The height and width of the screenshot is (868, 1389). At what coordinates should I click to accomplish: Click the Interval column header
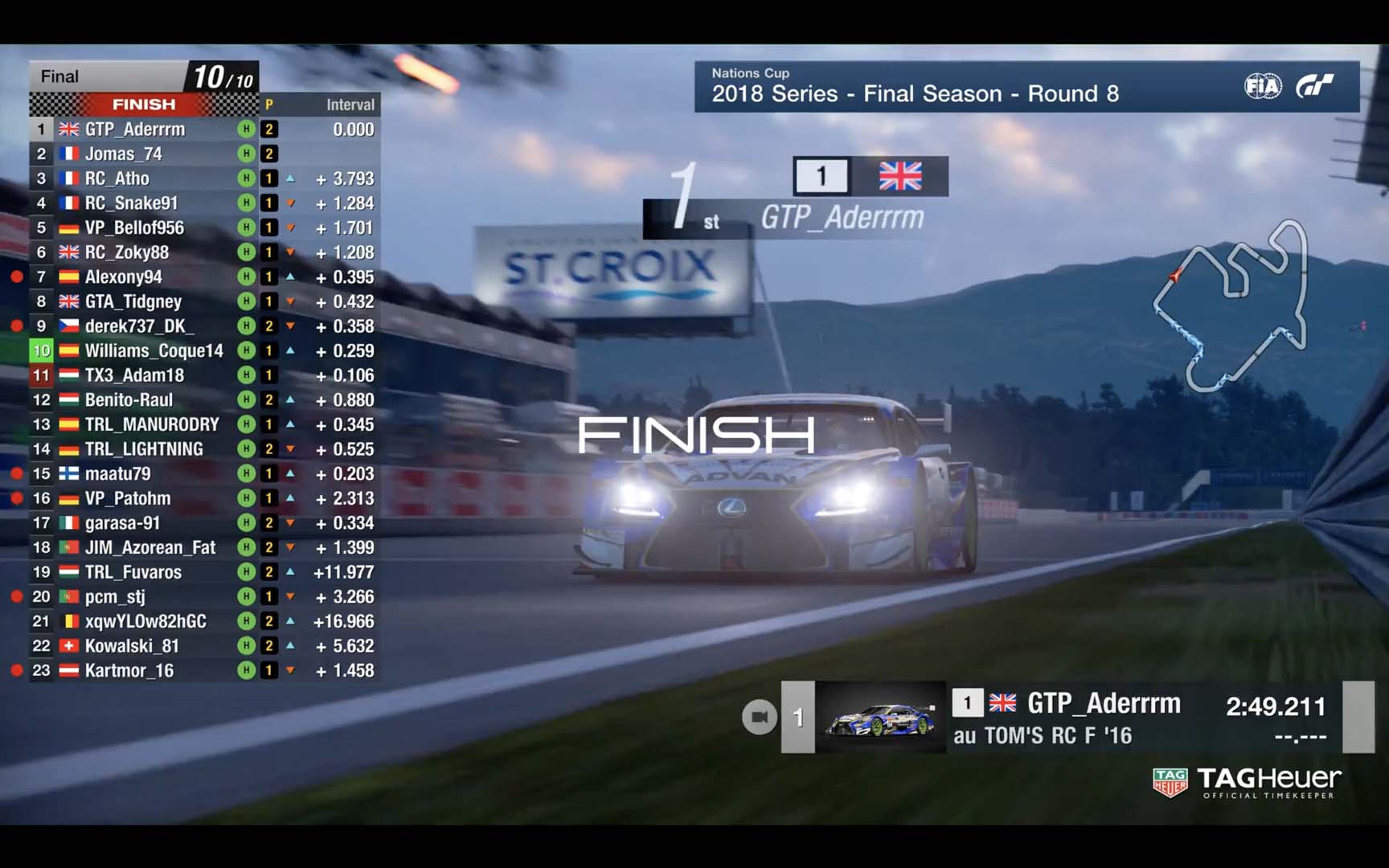tap(350, 104)
